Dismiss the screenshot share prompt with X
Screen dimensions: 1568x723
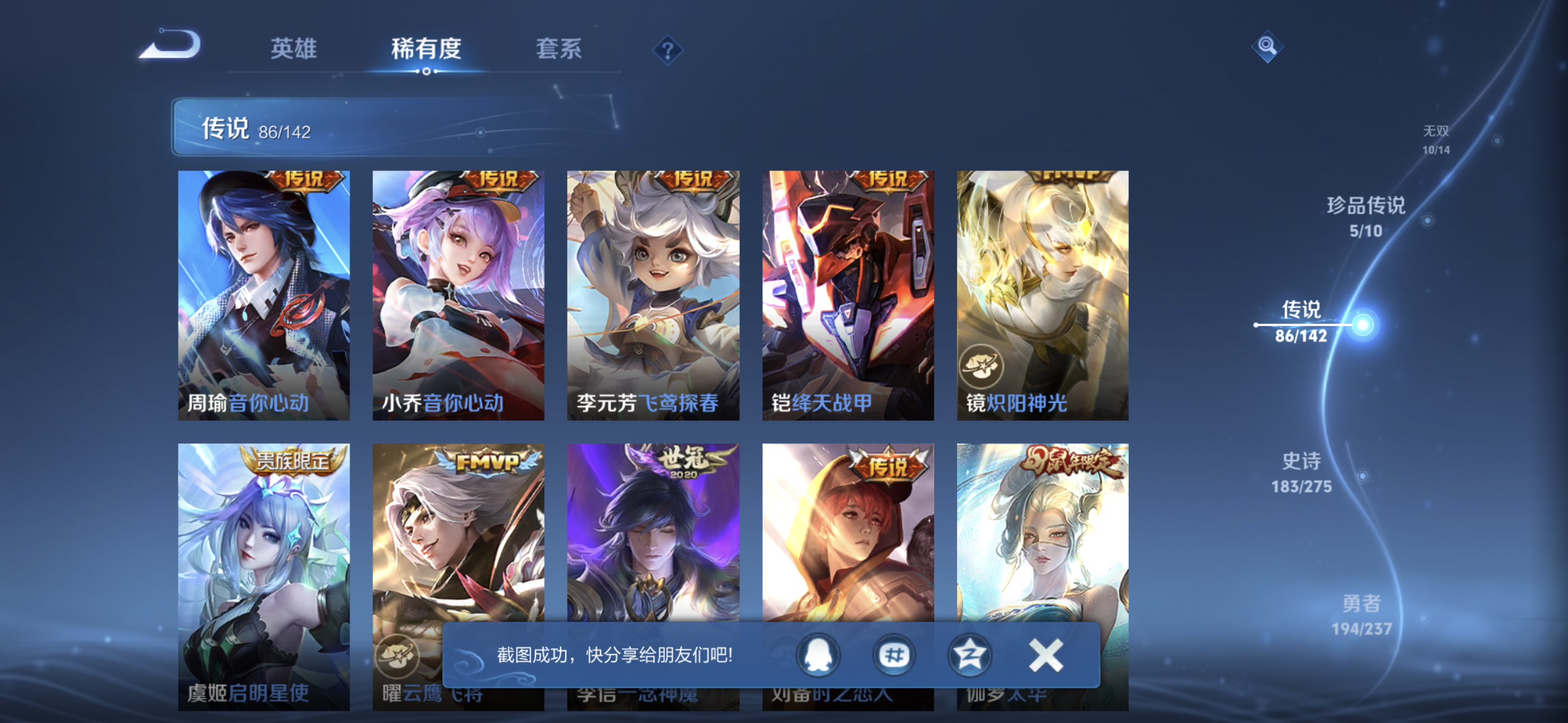tap(1045, 655)
